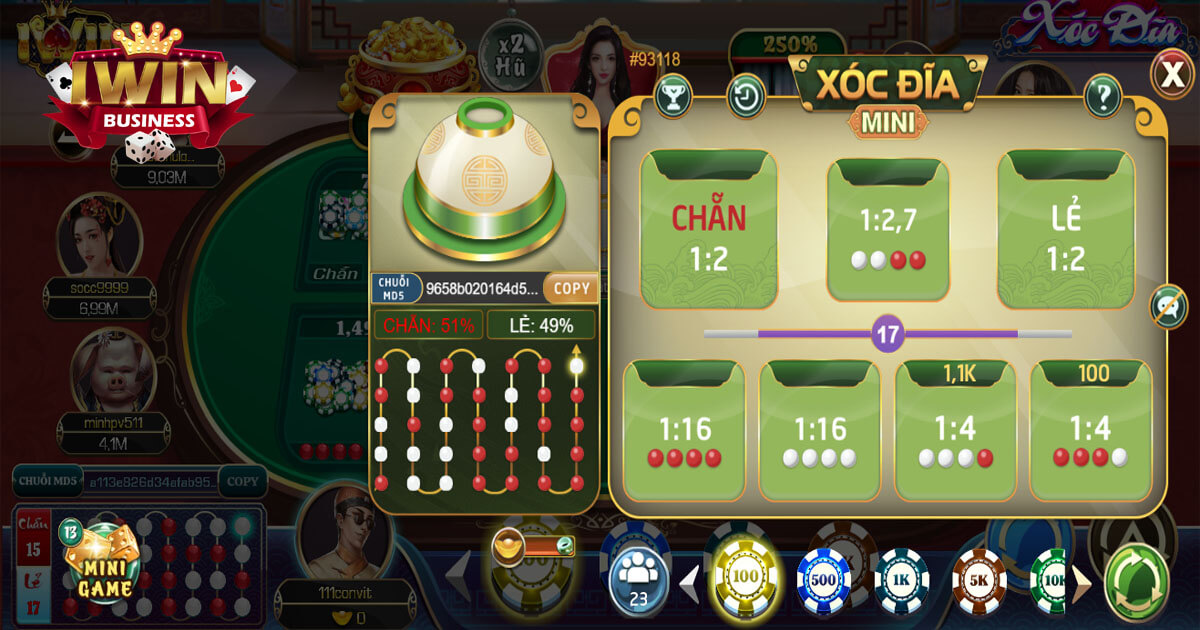Viewport: 1200px width, 630px height.
Task: Open the trophy leaderboard icon
Action: click(673, 95)
